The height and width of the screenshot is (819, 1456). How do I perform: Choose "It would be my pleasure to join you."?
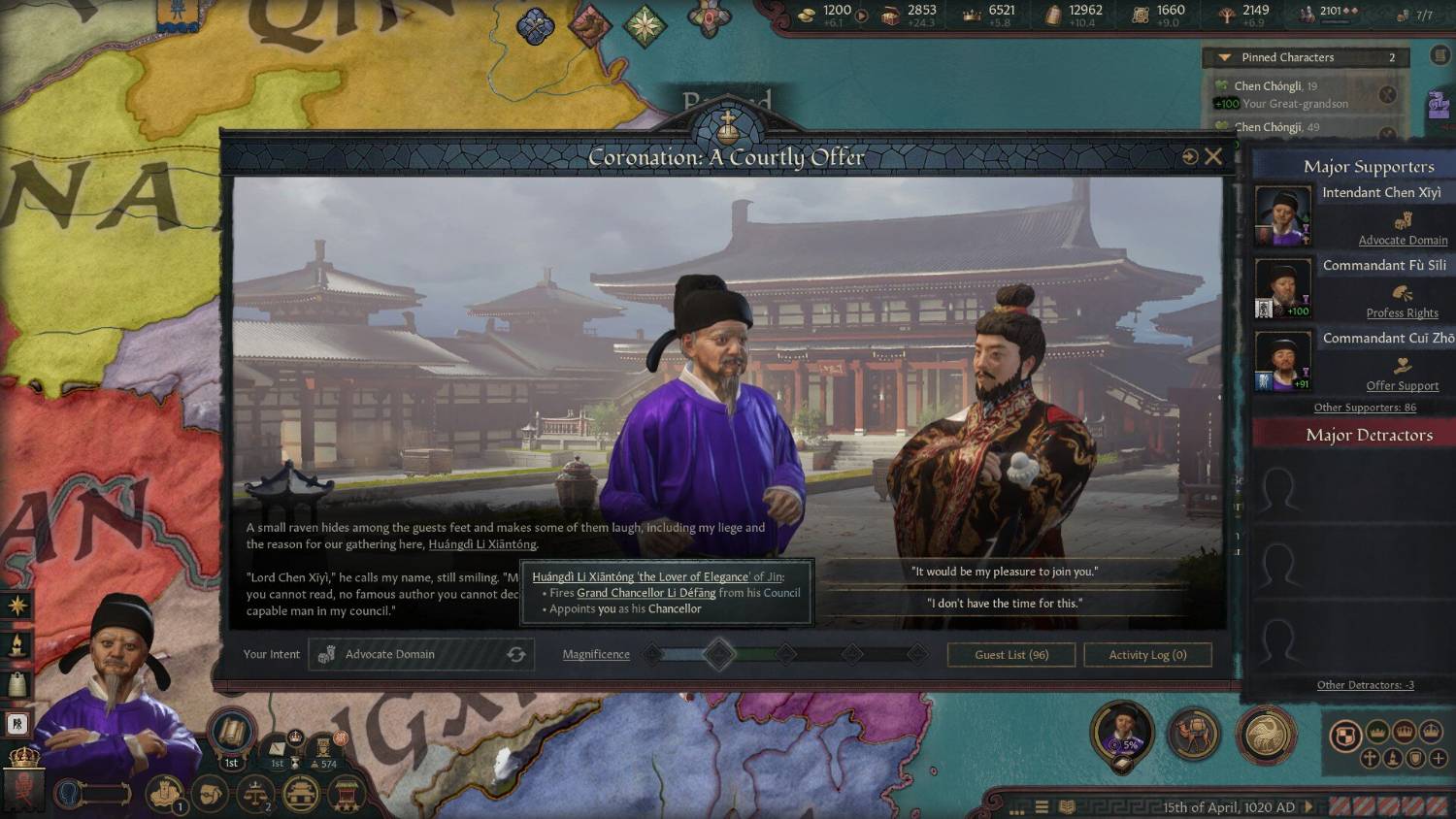coord(1005,572)
